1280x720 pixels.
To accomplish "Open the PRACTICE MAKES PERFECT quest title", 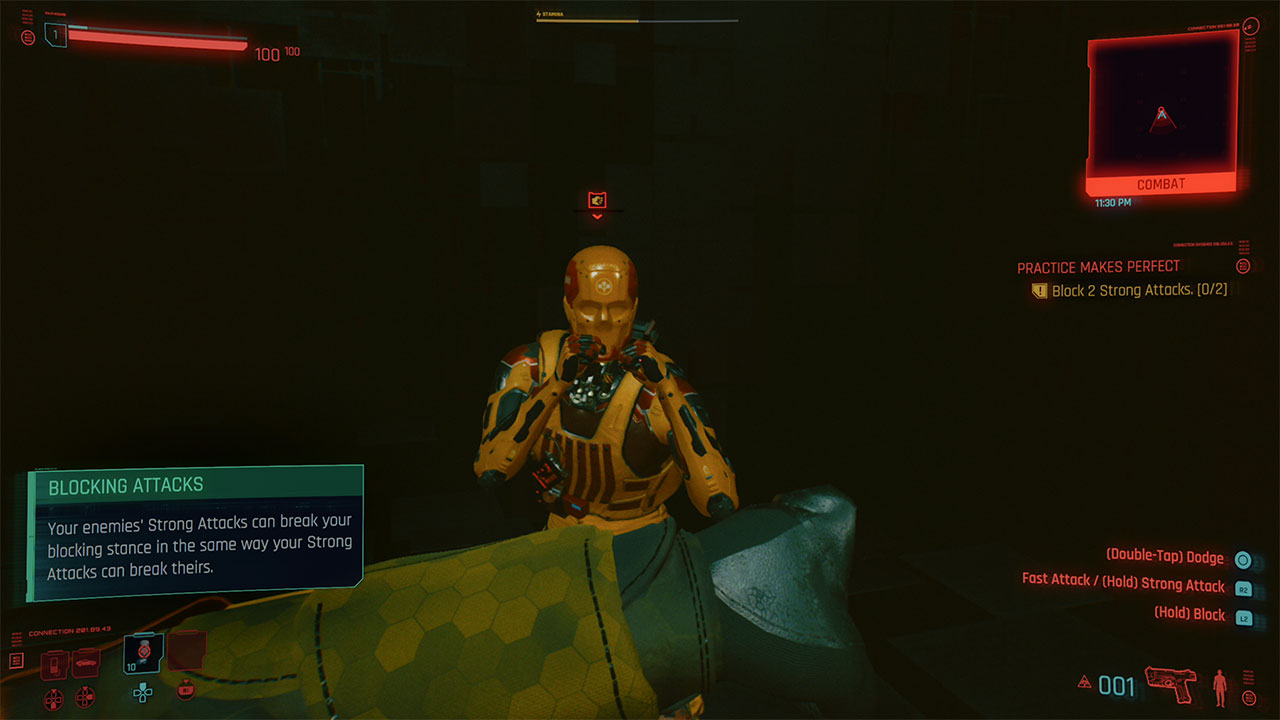I will (x=1097, y=266).
